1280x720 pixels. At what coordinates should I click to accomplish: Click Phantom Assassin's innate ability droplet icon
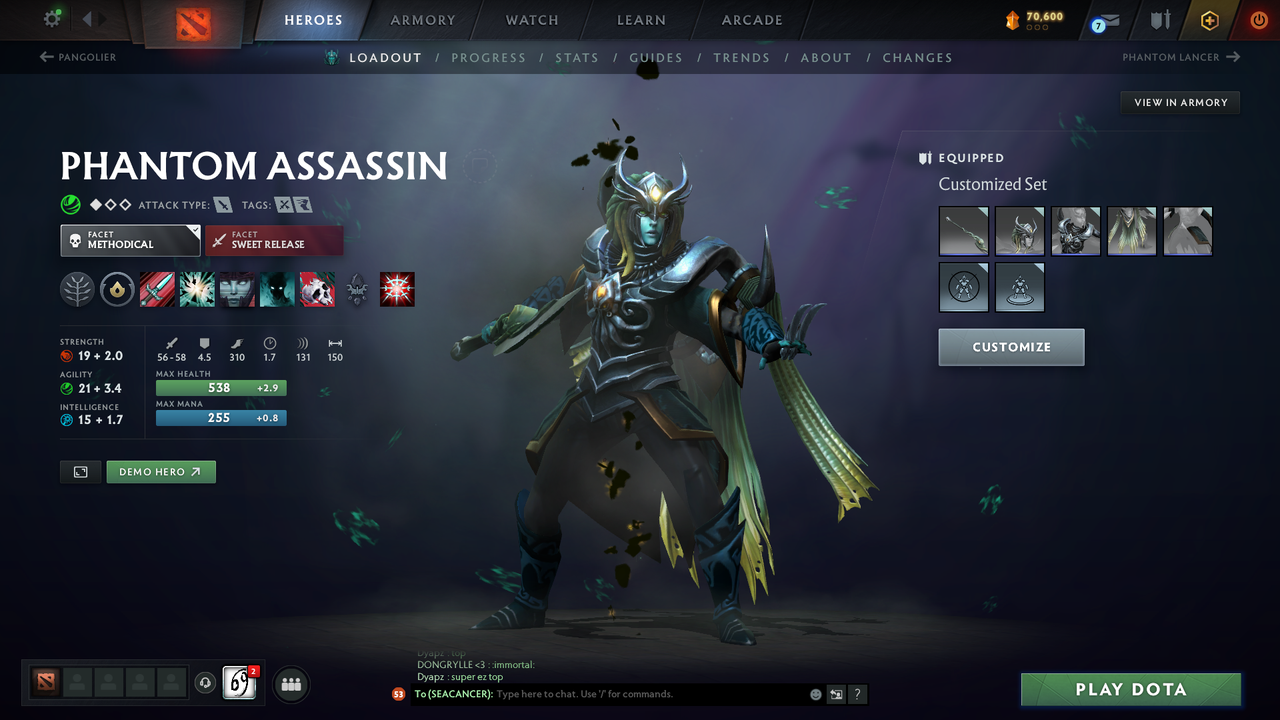click(117, 289)
